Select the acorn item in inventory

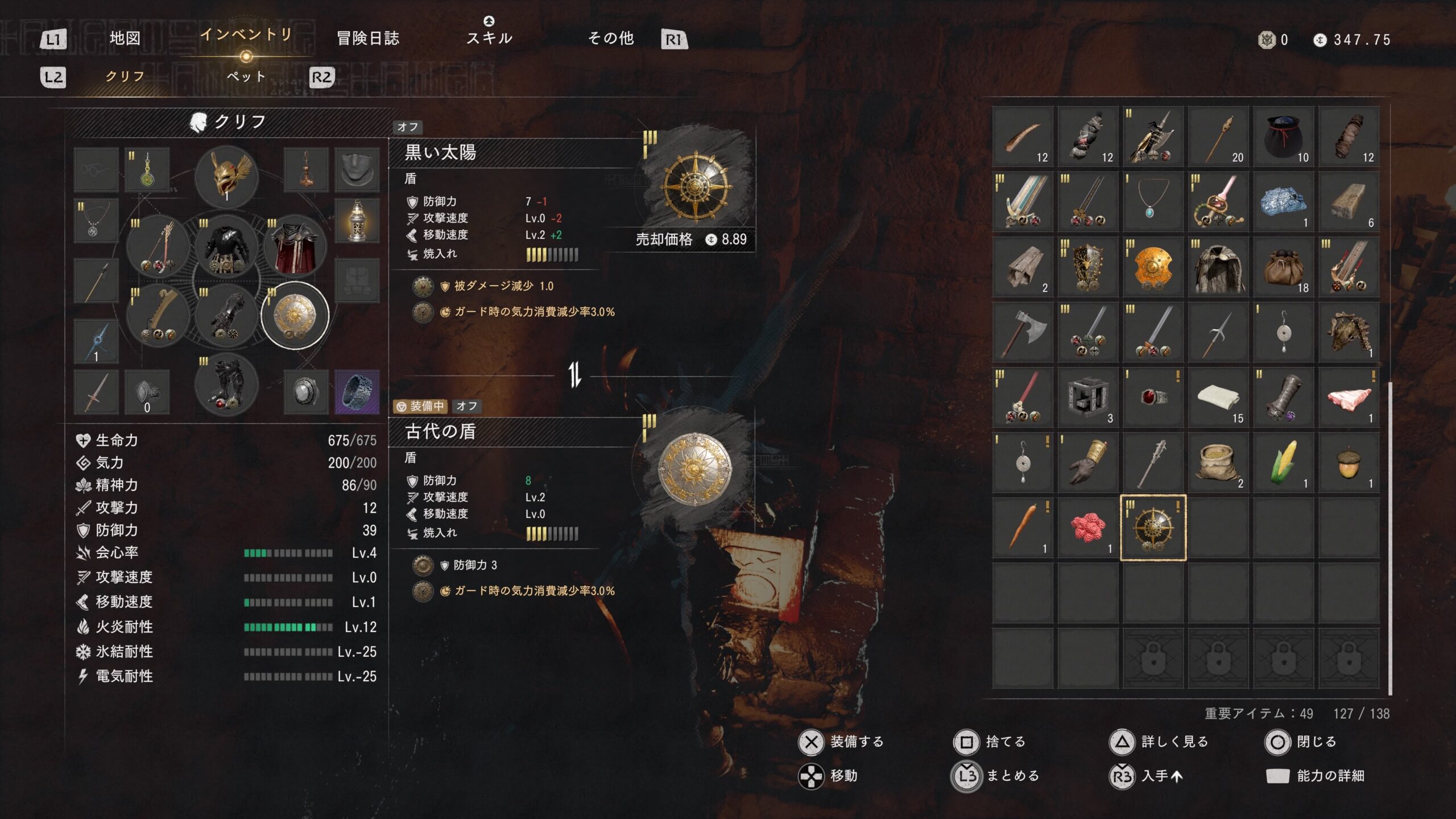click(x=1349, y=462)
